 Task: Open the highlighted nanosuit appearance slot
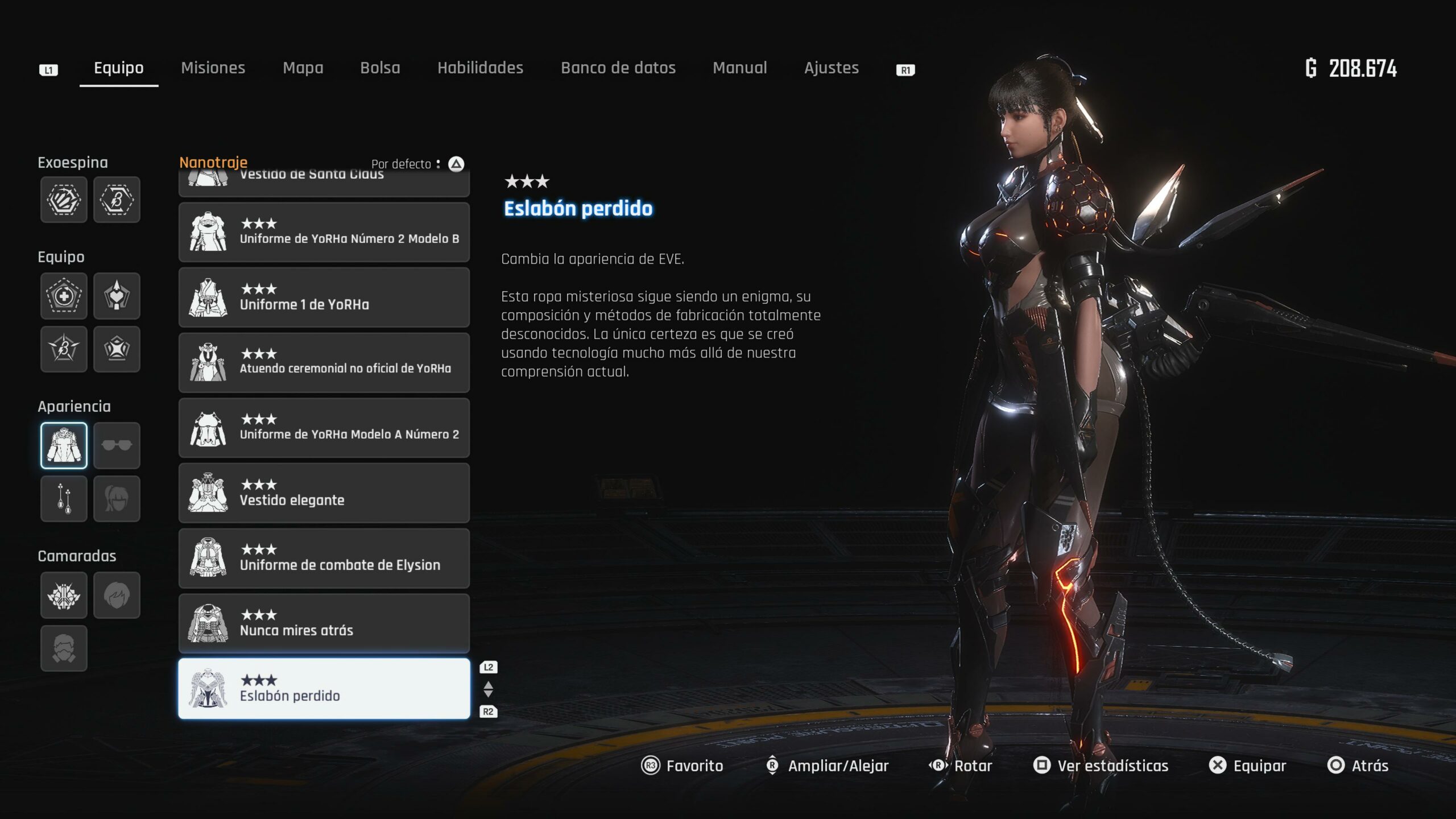click(64, 445)
